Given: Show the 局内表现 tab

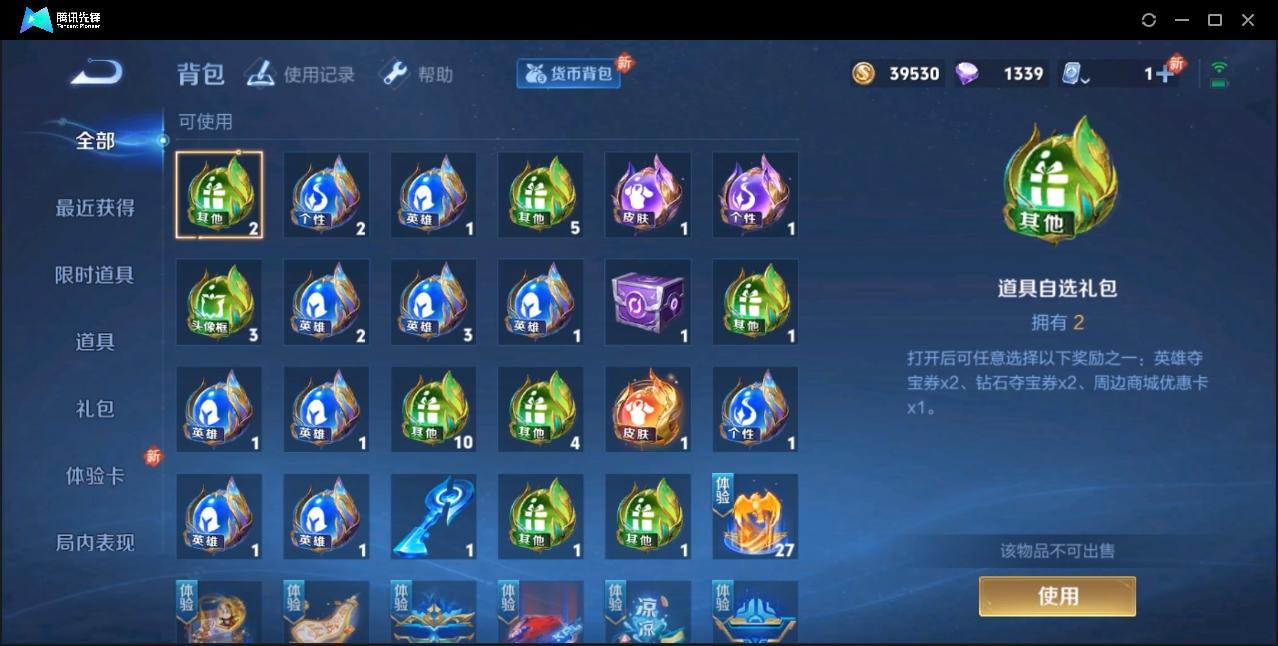Looking at the screenshot, I should tap(95, 543).
